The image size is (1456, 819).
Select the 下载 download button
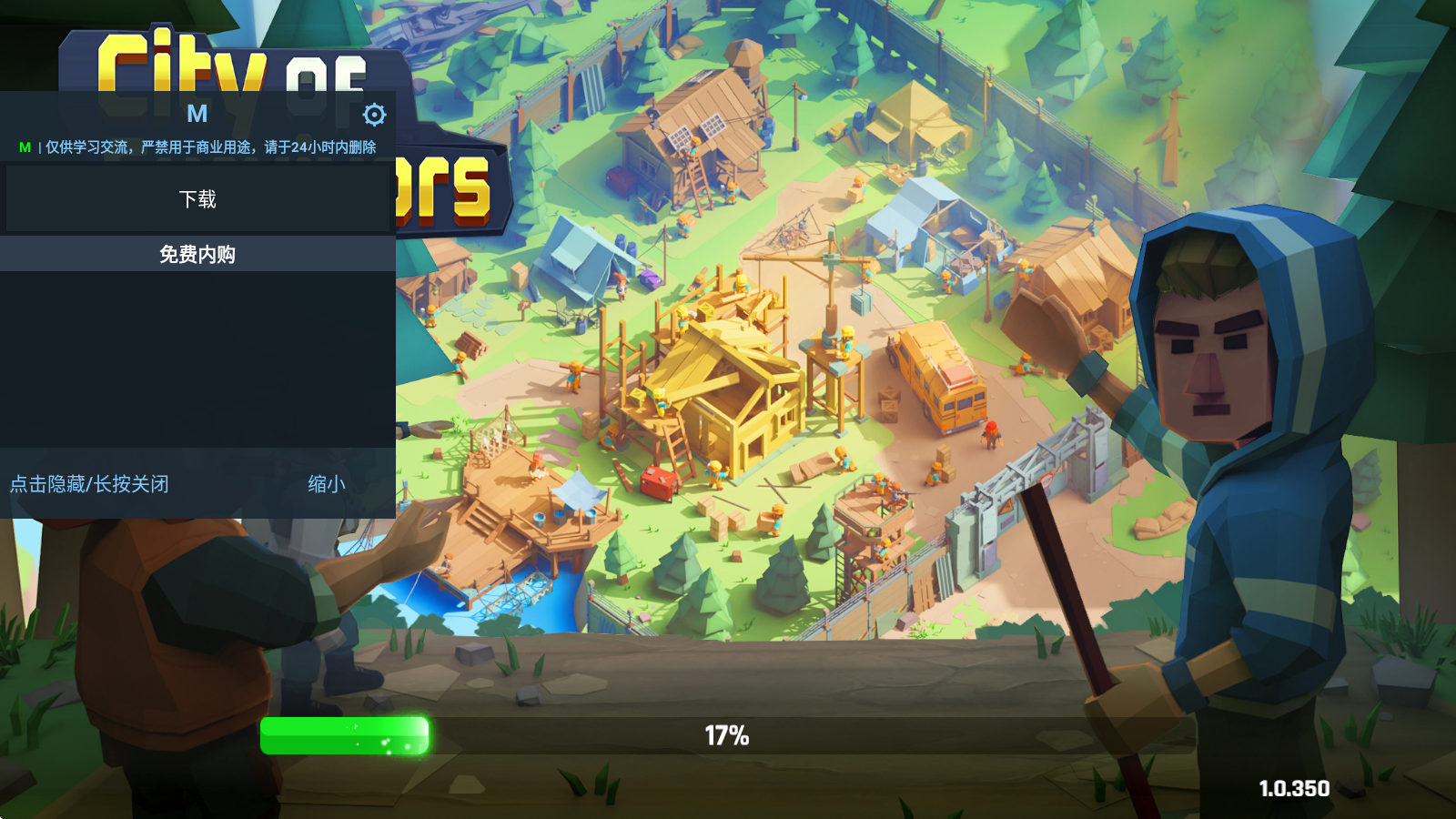[197, 199]
